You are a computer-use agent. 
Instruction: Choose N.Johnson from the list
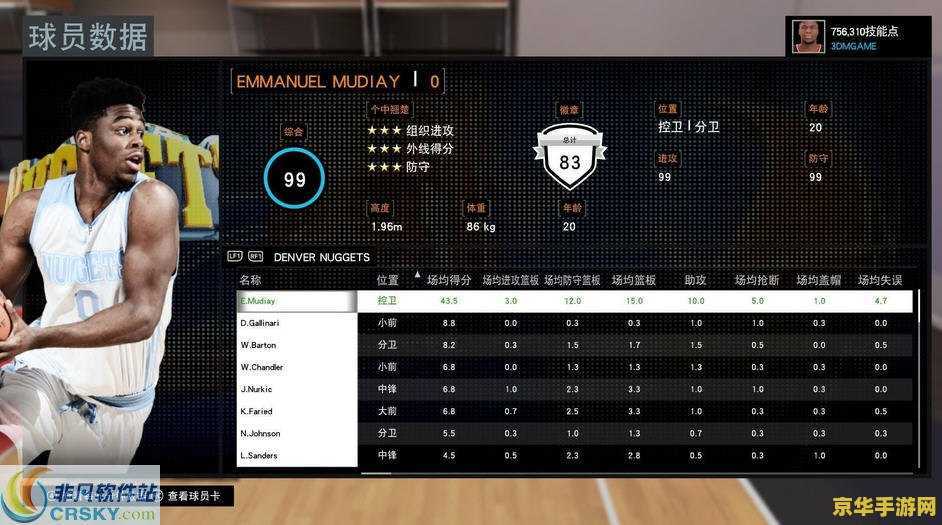click(x=297, y=433)
